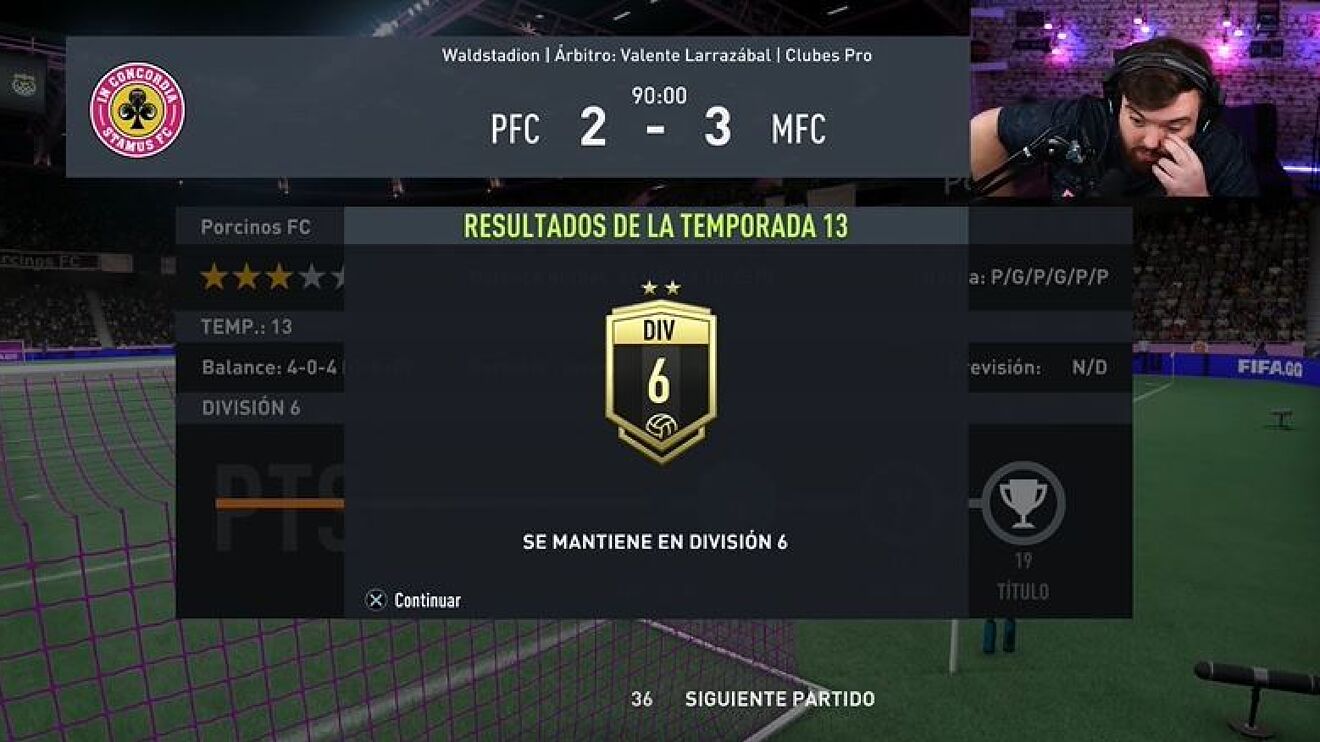The image size is (1320, 742).
Task: Choose Siguiente Partido at the bottom
Action: pyautogui.click(x=779, y=699)
